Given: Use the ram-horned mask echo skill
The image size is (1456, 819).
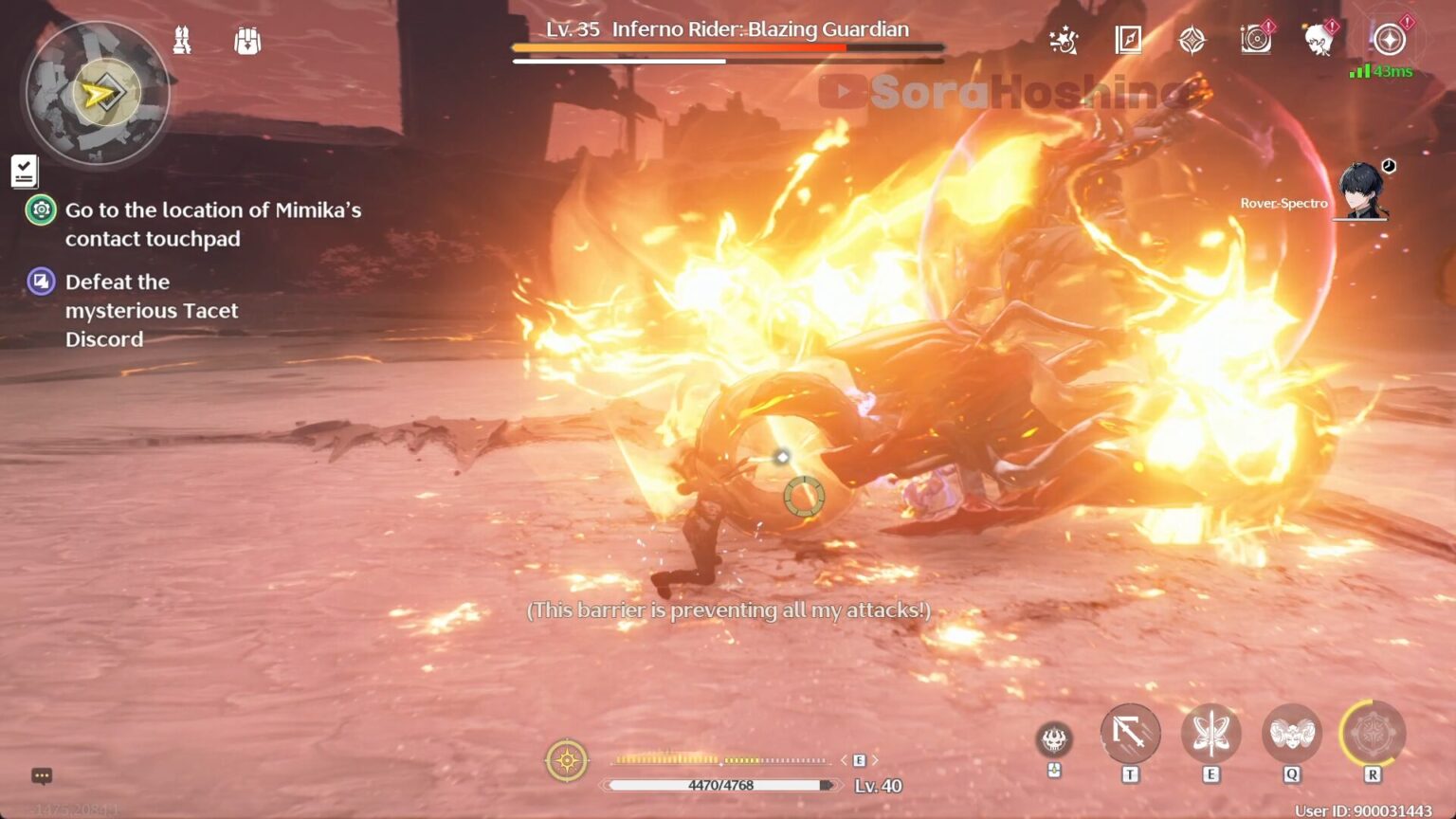Looking at the screenshot, I should [x=1291, y=734].
